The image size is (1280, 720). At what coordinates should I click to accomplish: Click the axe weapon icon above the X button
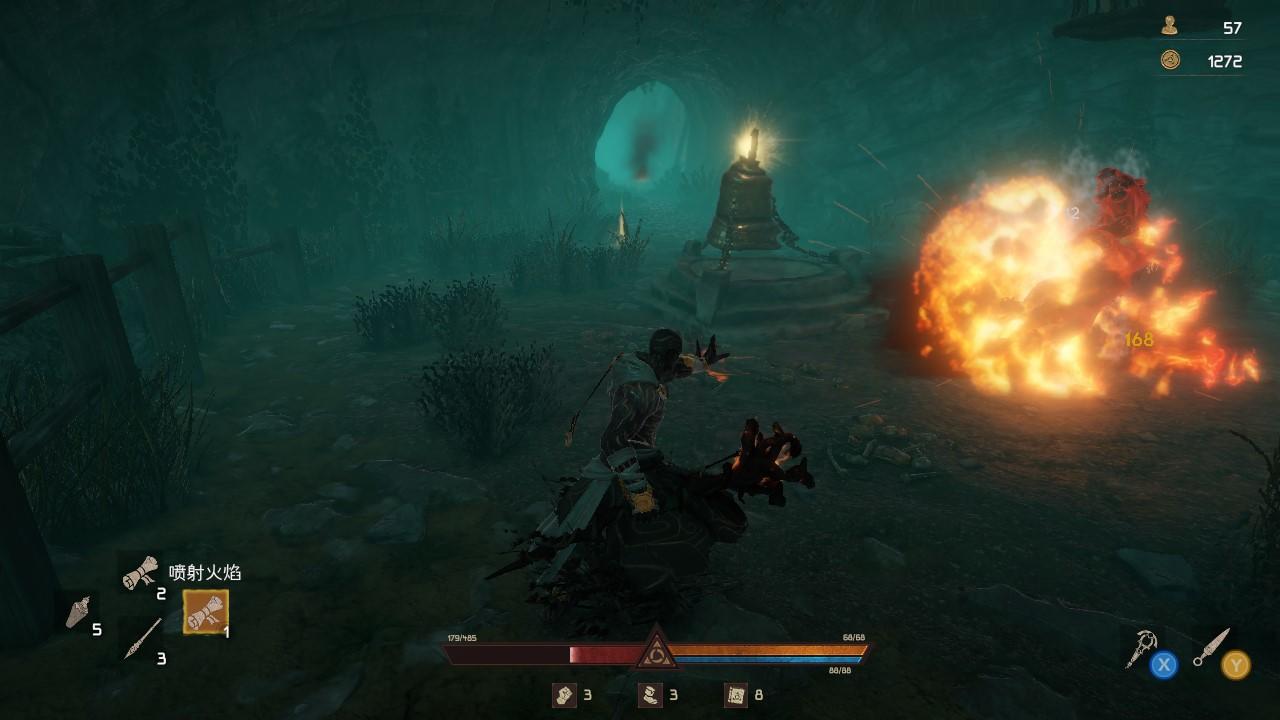click(x=1140, y=647)
